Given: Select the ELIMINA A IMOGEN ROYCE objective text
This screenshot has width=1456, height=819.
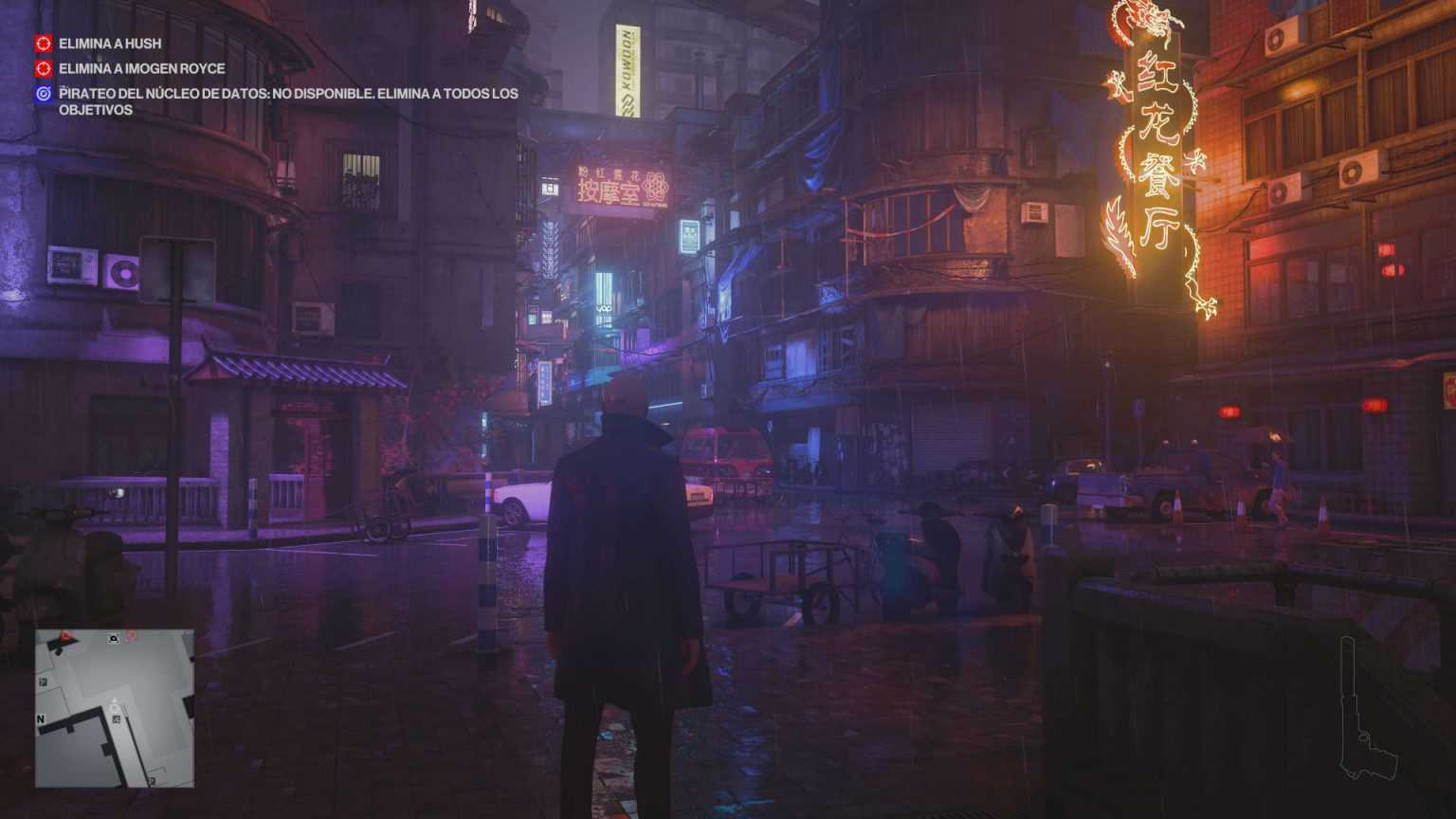Looking at the screenshot, I should (x=142, y=69).
